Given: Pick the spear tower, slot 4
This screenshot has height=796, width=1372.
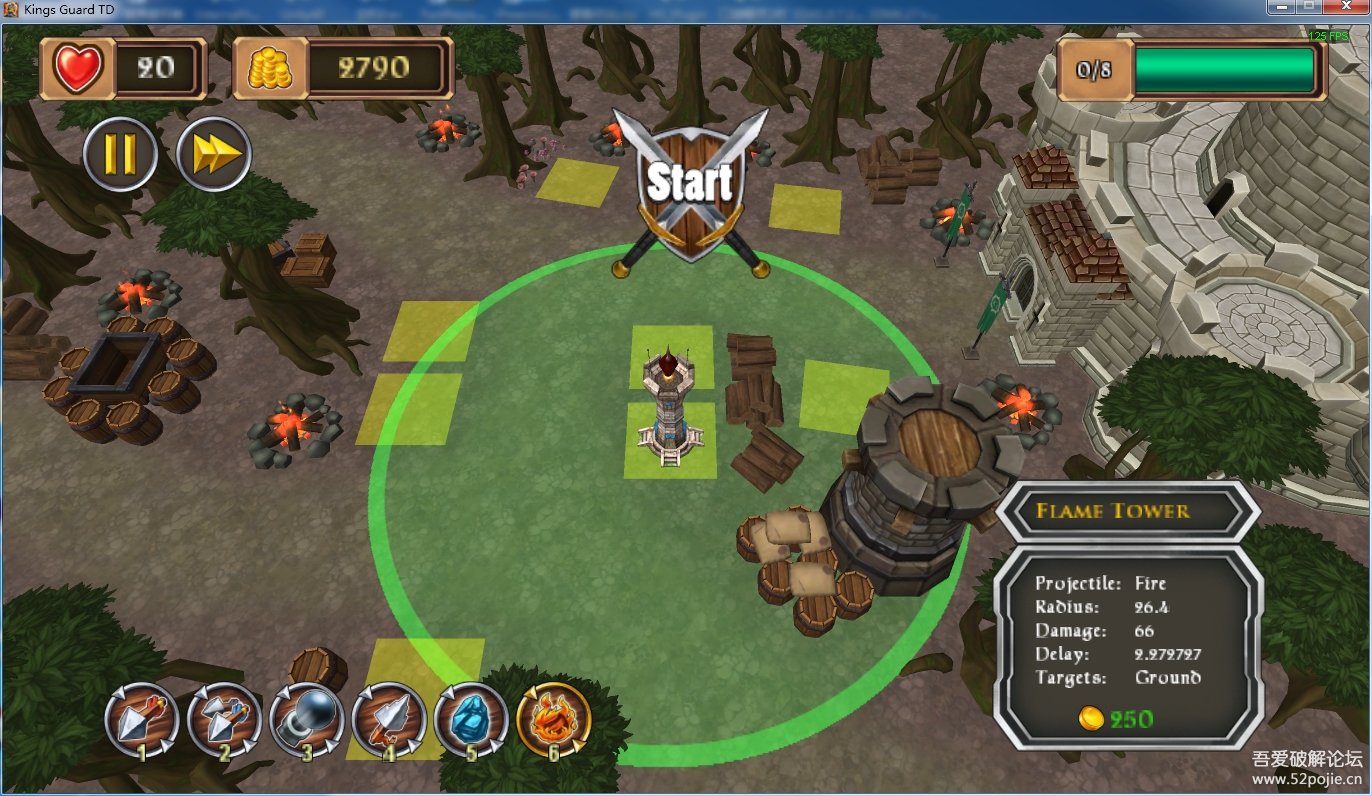Looking at the screenshot, I should pos(389,720).
